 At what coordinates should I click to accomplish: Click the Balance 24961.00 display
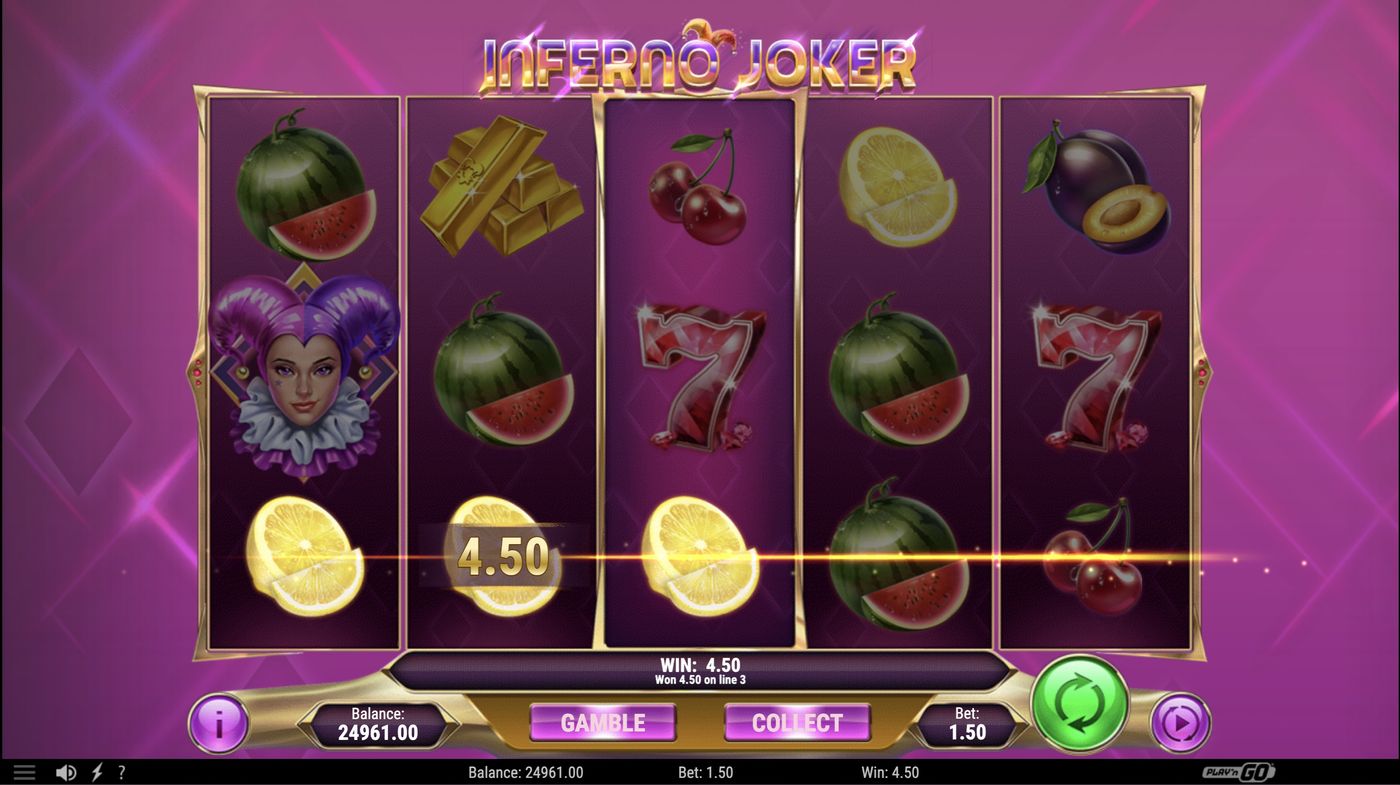(378, 723)
